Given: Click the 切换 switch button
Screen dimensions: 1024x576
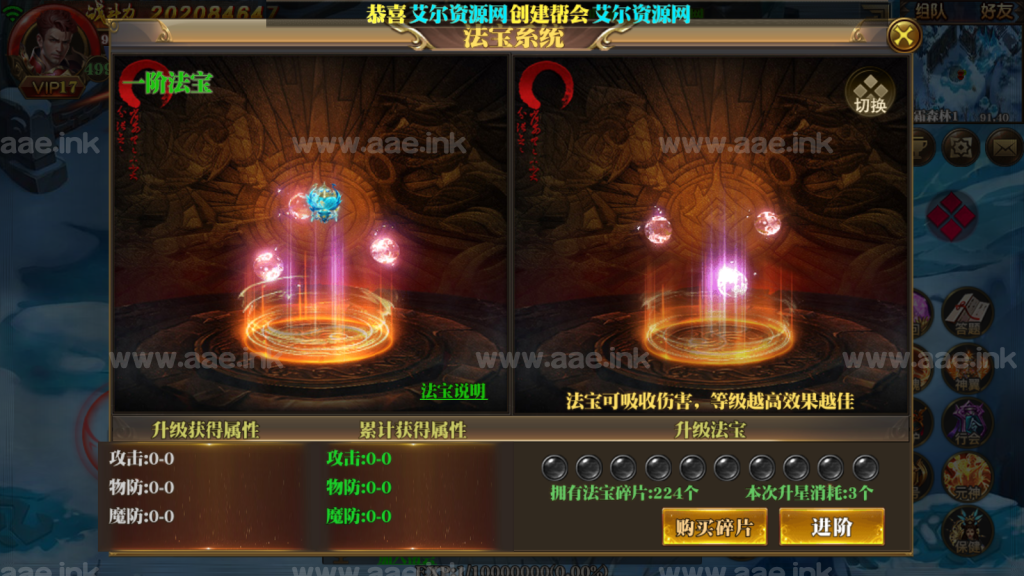Looking at the screenshot, I should pos(870,92).
